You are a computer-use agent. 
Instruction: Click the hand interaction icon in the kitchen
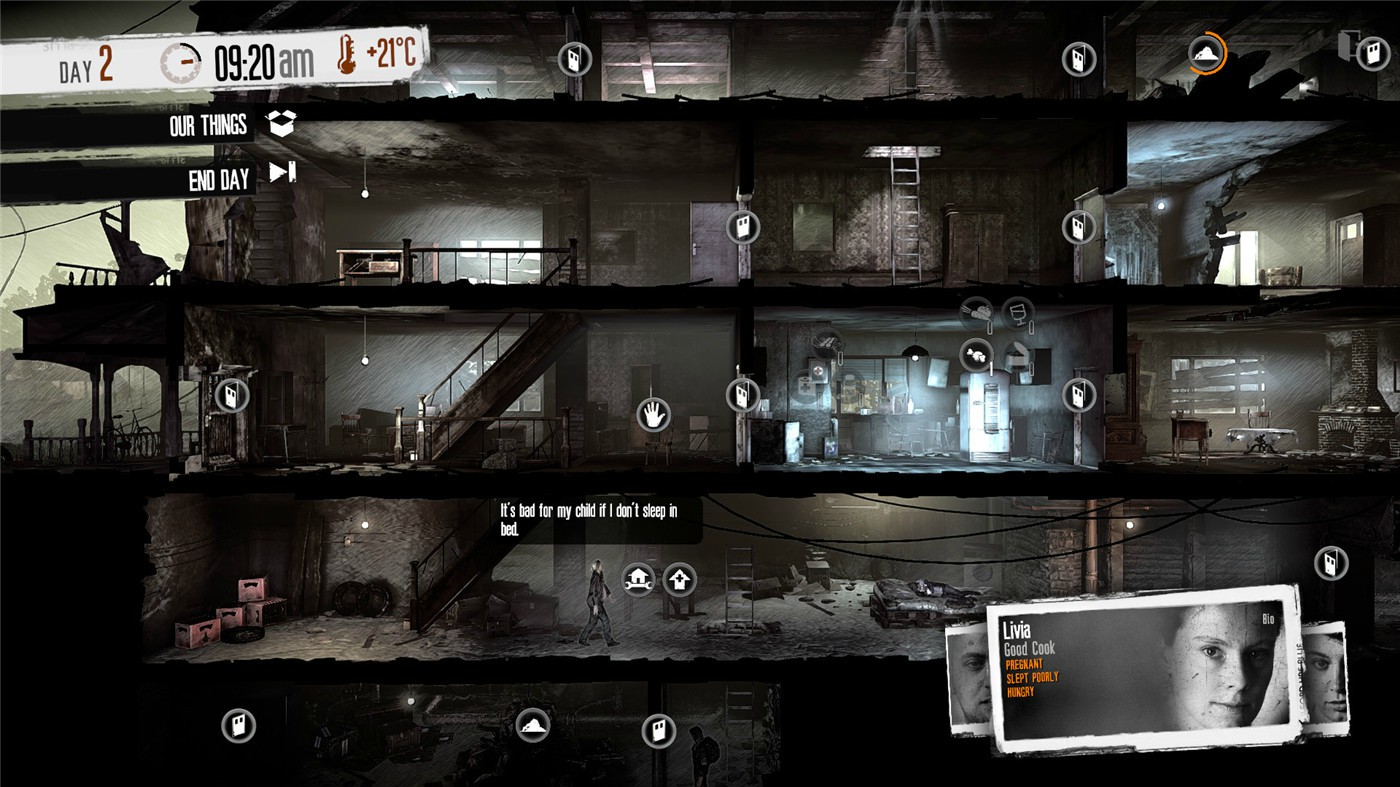[x=651, y=414]
